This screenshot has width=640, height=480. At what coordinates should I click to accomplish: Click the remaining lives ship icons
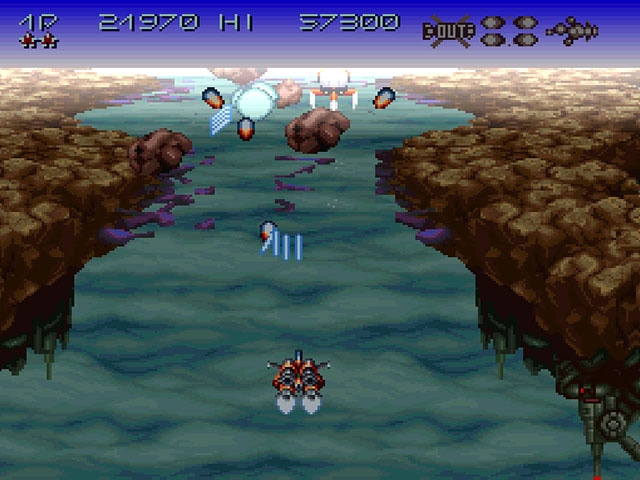tap(39, 41)
